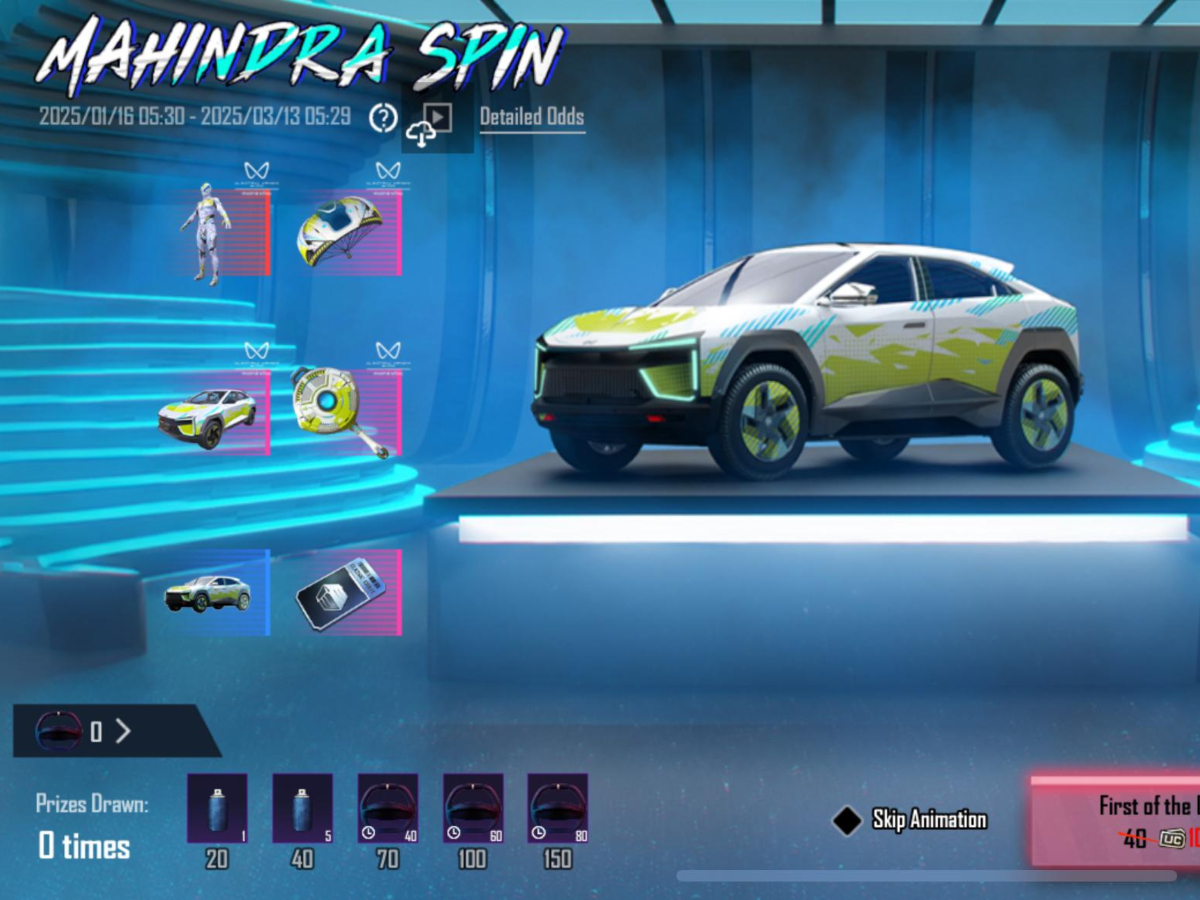Screen dimensions: 1200x900
Task: Select the crate voucher ticket prize
Action: tap(346, 592)
